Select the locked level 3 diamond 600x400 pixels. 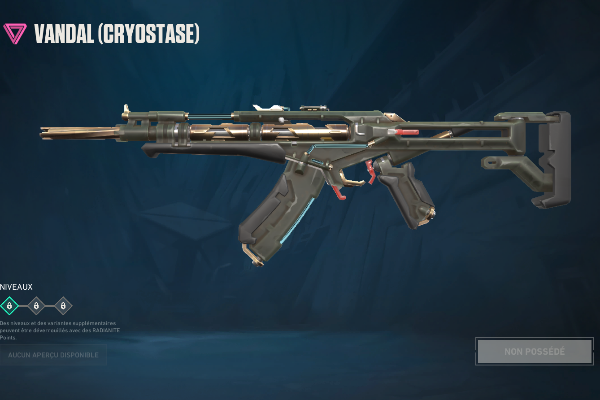pyautogui.click(x=62, y=306)
